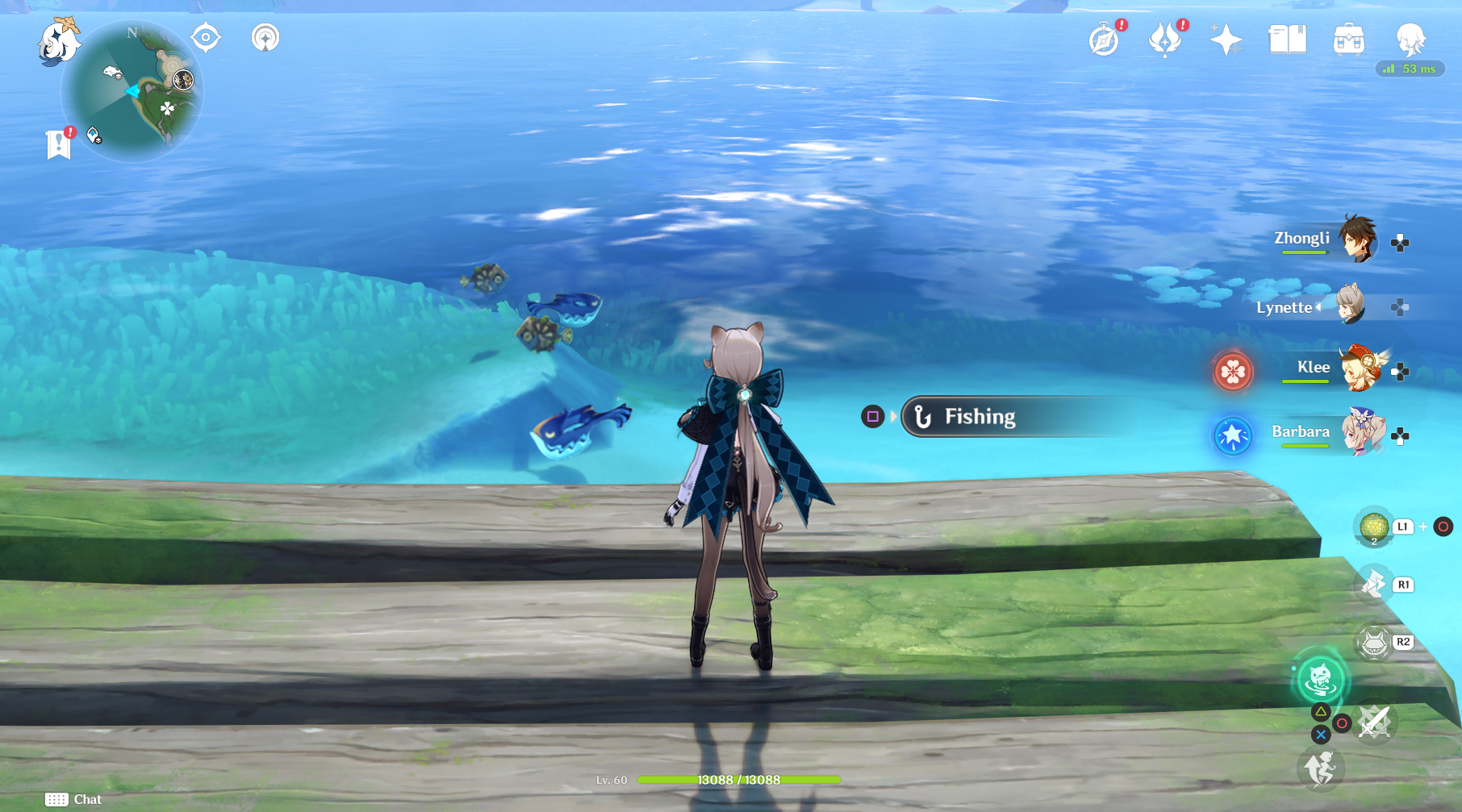Image resolution: width=1462 pixels, height=812 pixels.
Task: Open the quest log bookmark icon
Action: pyautogui.click(x=58, y=144)
